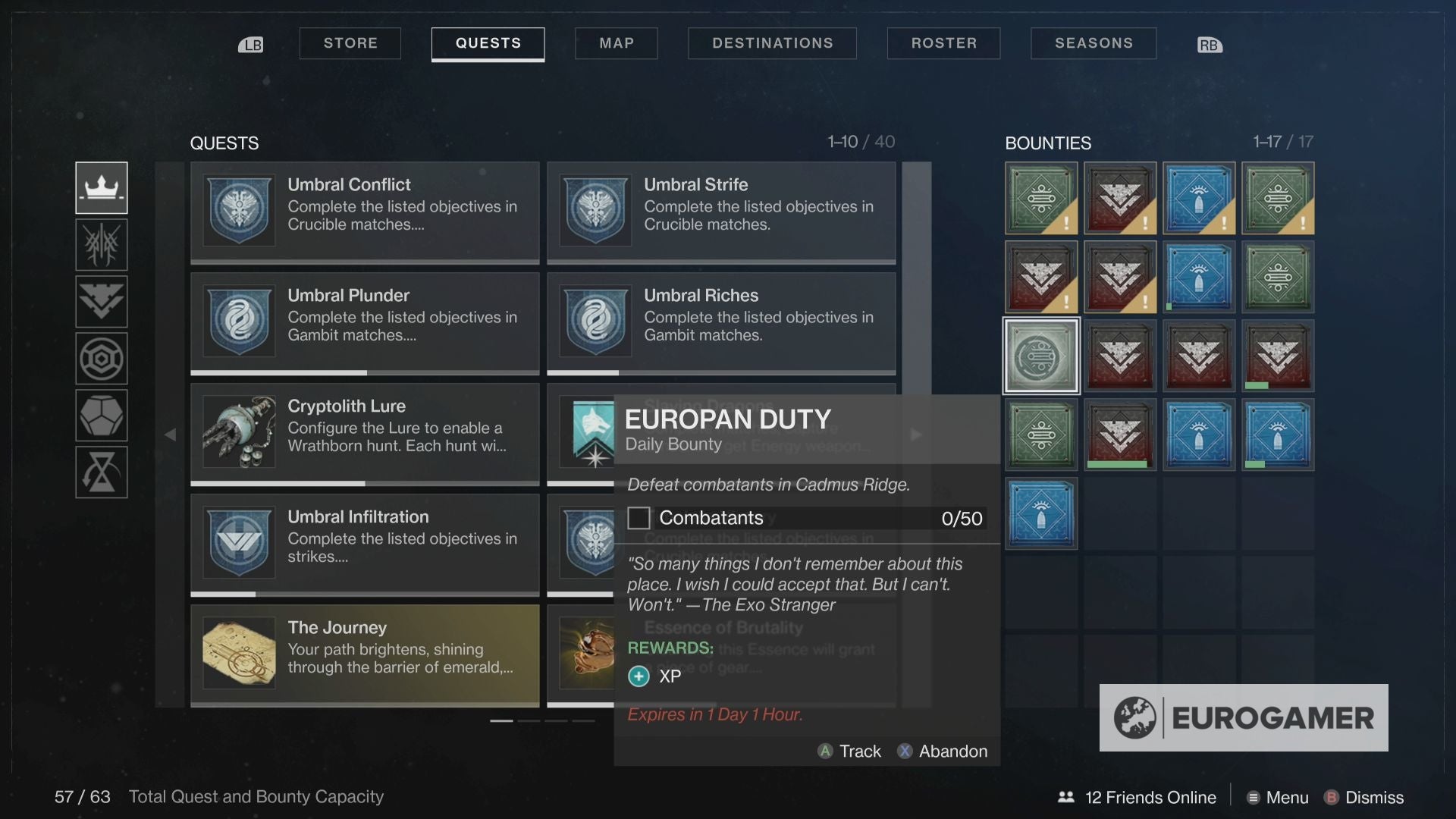This screenshot has width=1456, height=819.
Task: Open the blue gunsmith bounty with green progress
Action: tap(1277, 435)
